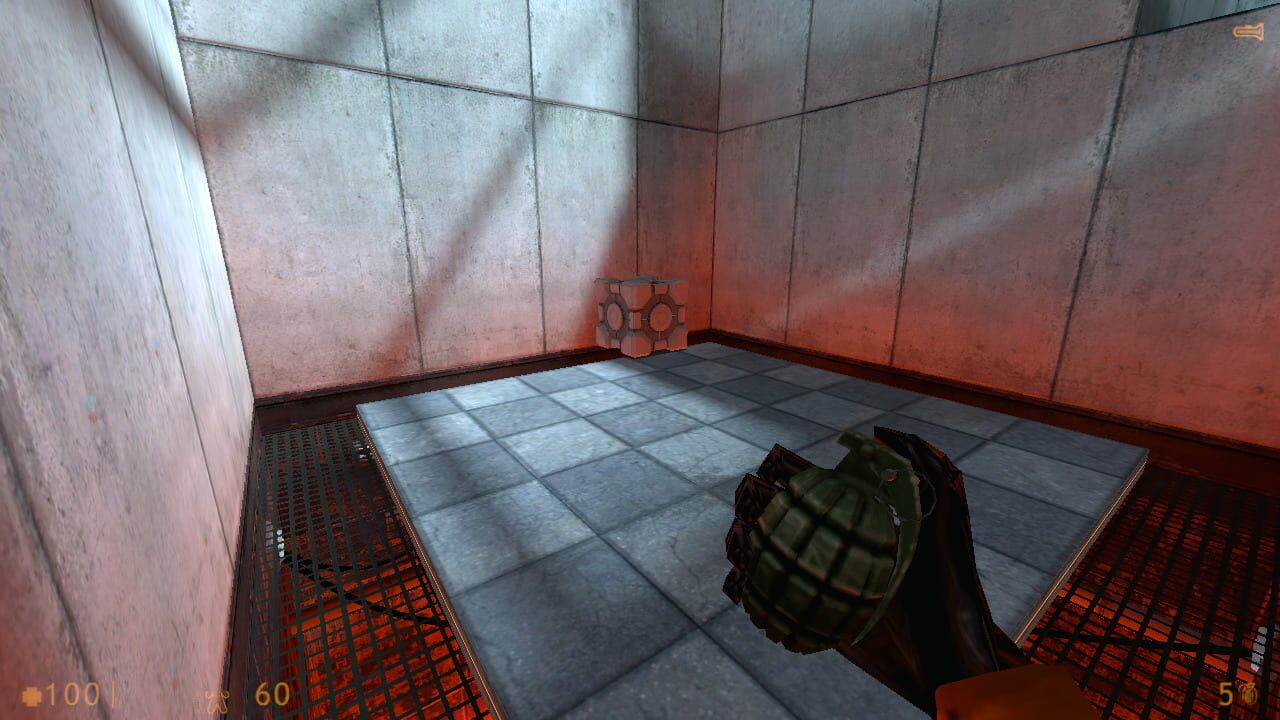Click the grenade count showing 5

1226,693
